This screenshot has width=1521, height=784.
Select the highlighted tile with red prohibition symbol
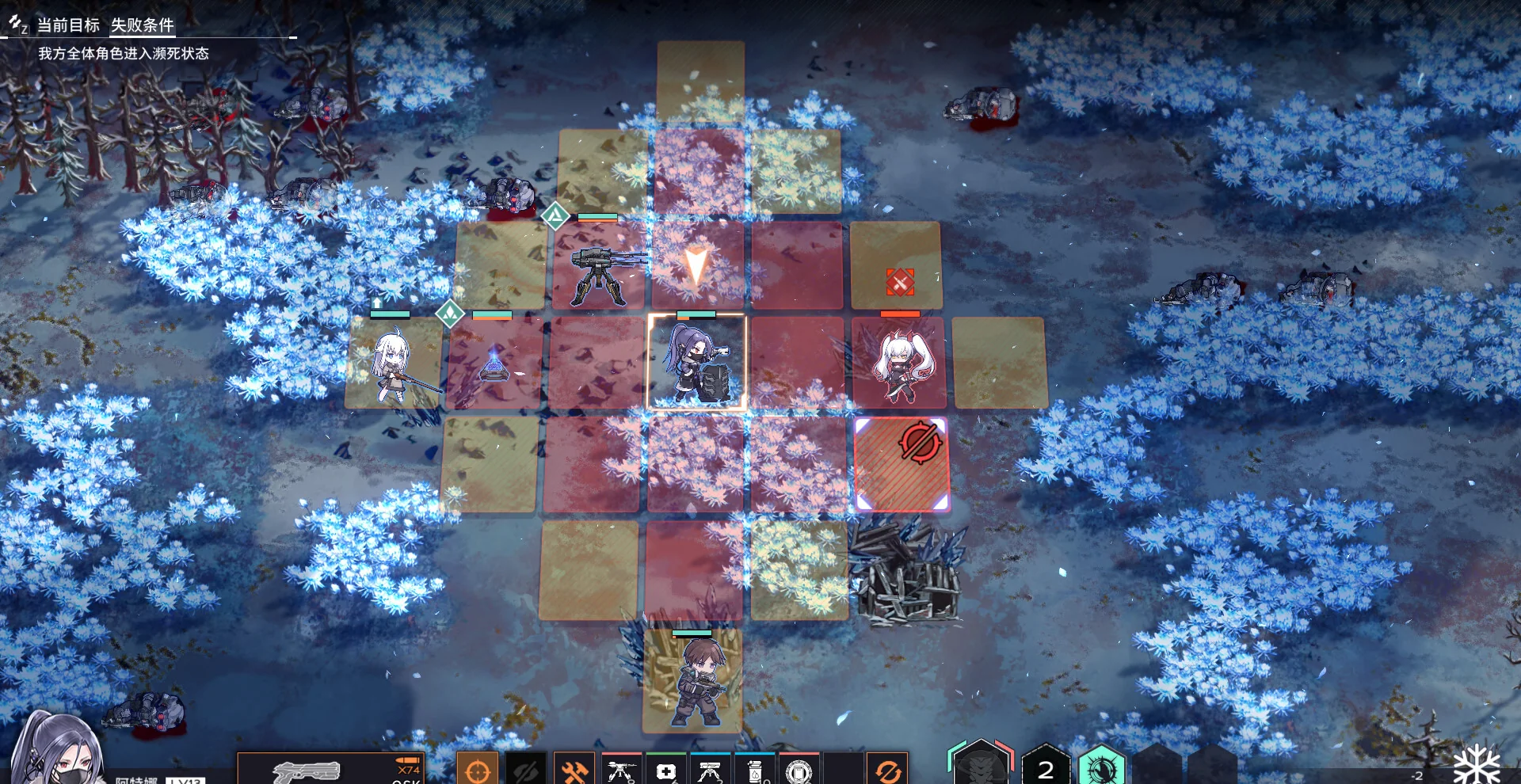(x=902, y=465)
